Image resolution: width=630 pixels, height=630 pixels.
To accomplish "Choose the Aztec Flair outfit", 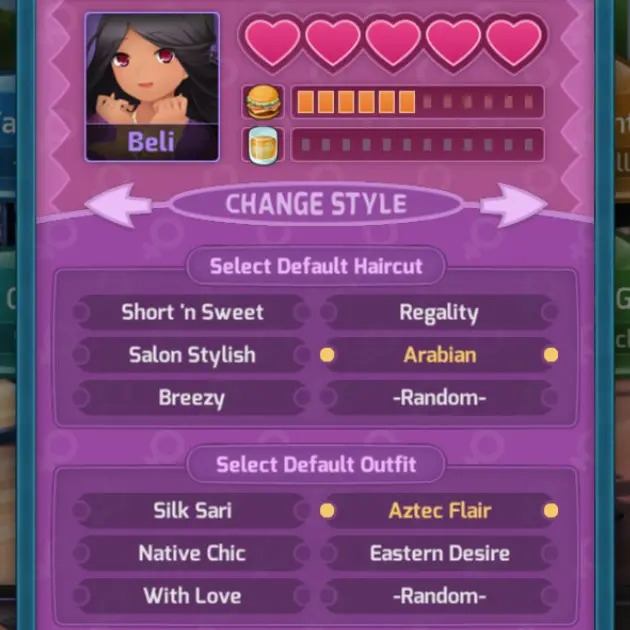I will coord(439,510).
